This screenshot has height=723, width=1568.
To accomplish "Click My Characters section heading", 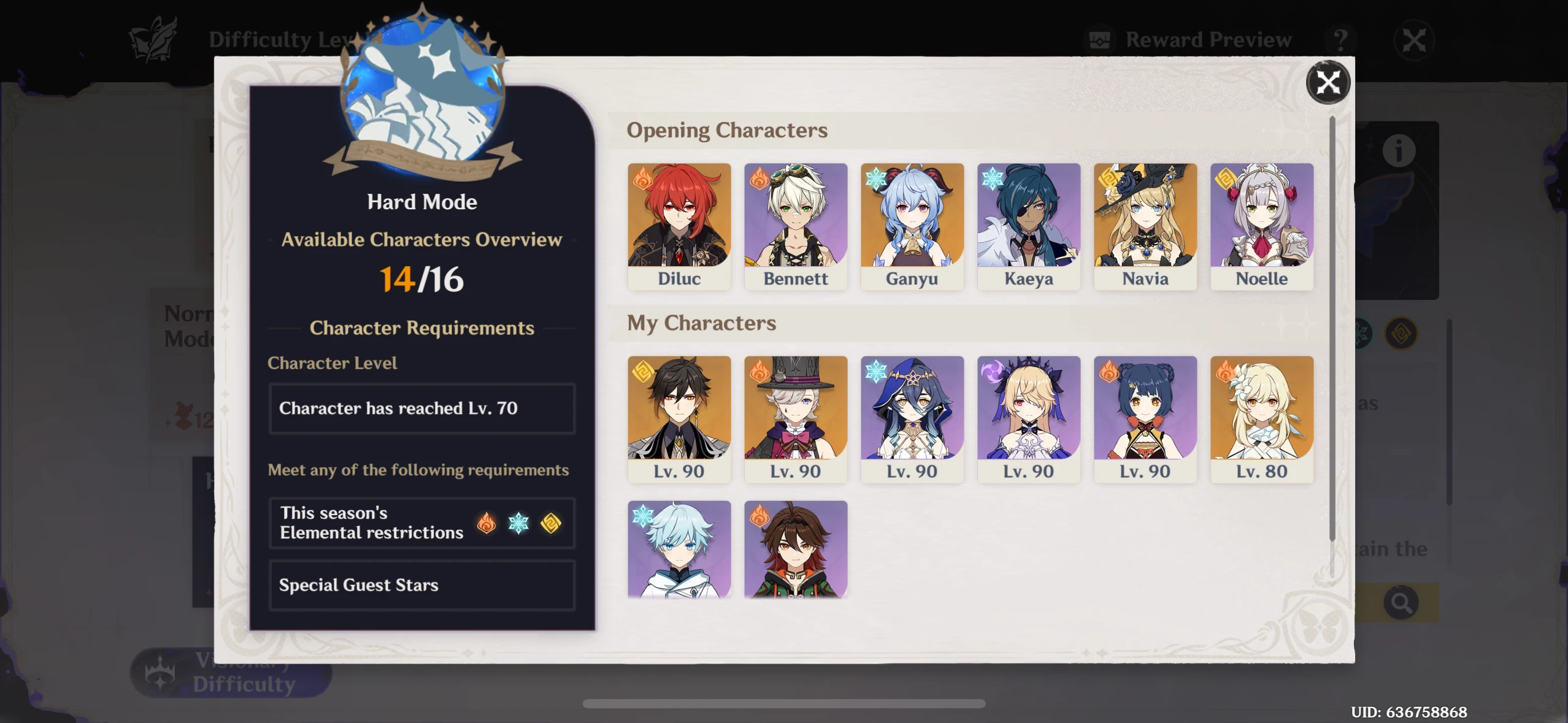I will [x=701, y=323].
